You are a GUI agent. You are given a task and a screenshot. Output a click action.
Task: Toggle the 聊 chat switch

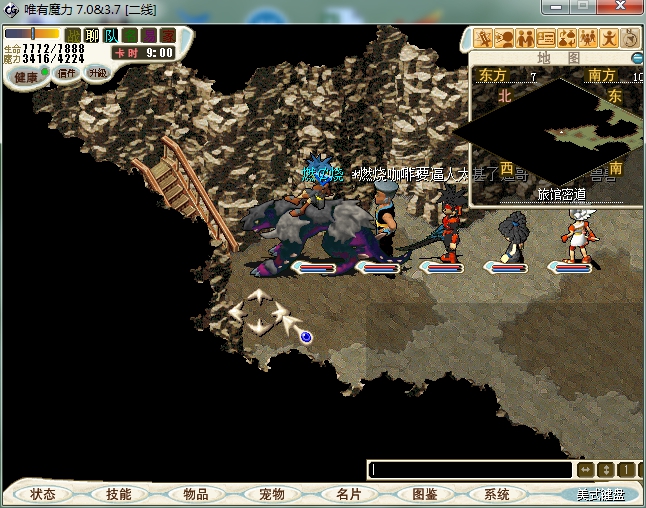(x=92, y=36)
